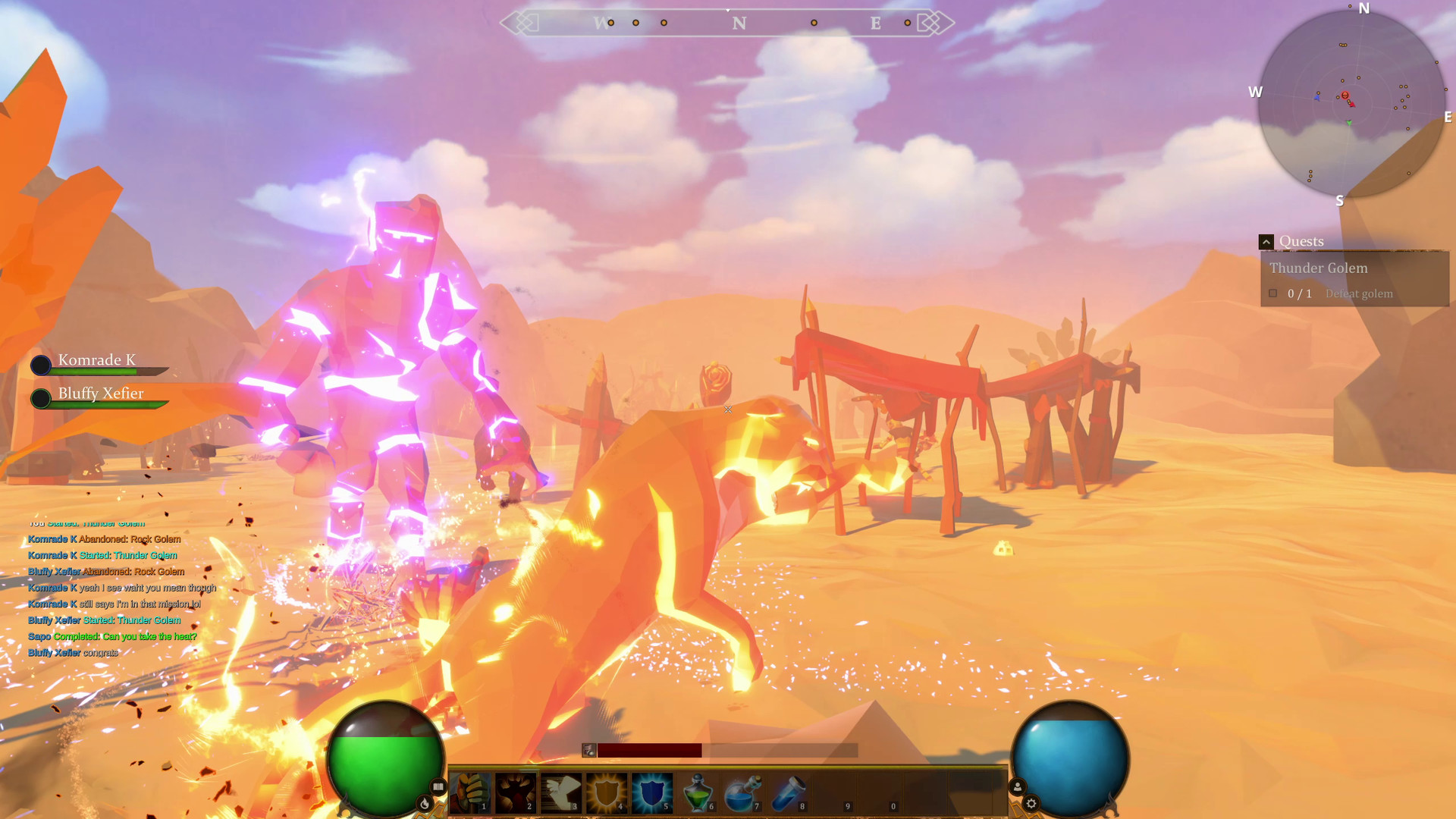
Task: Check the Defeat golem quest objective box
Action: [x=1273, y=293]
